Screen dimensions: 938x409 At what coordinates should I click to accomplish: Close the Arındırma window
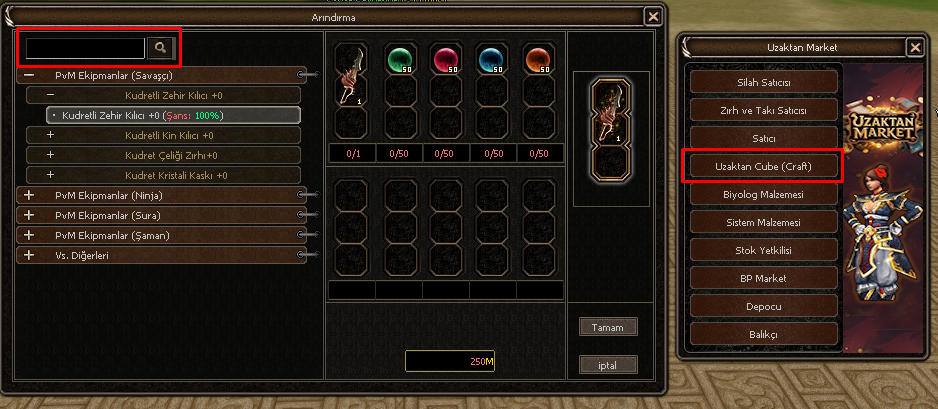(652, 16)
